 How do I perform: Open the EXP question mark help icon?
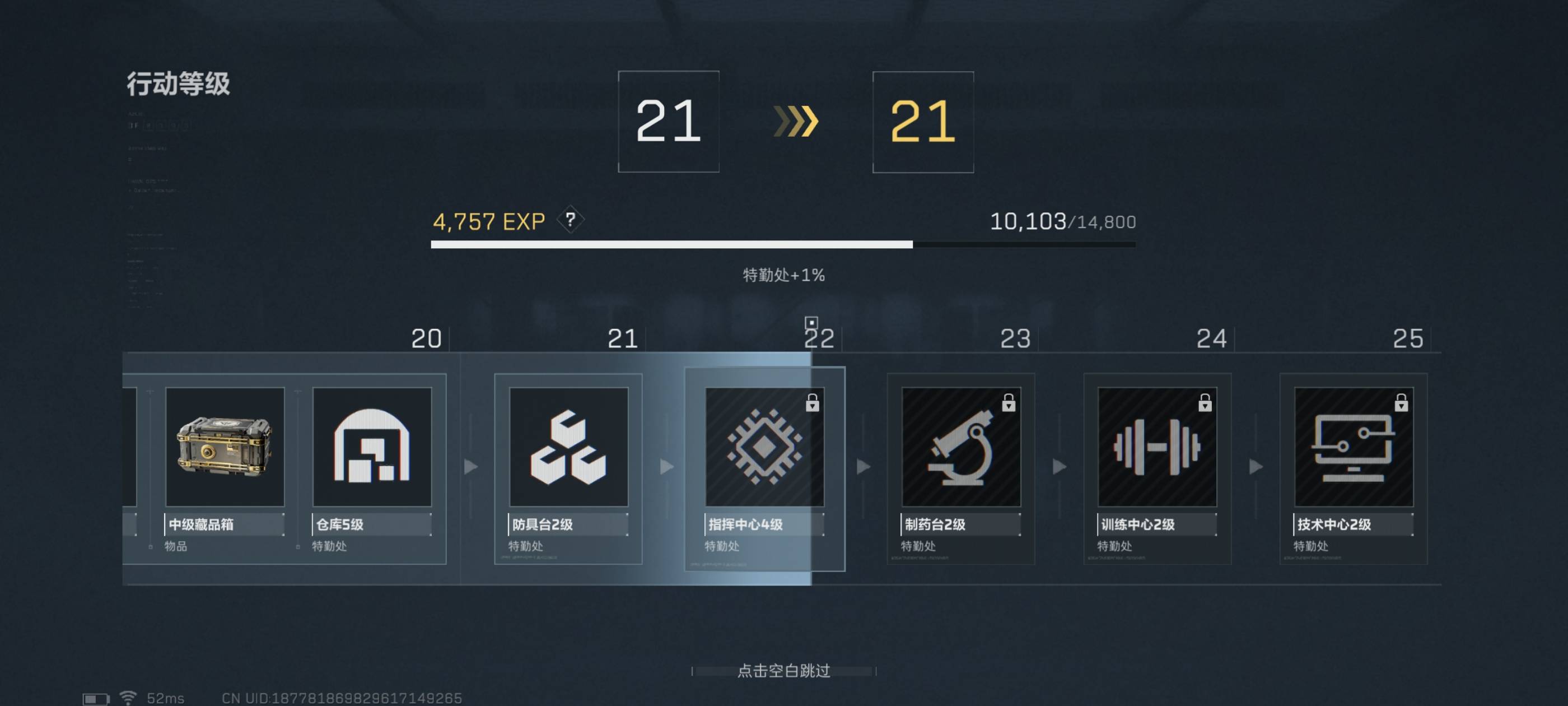[571, 219]
